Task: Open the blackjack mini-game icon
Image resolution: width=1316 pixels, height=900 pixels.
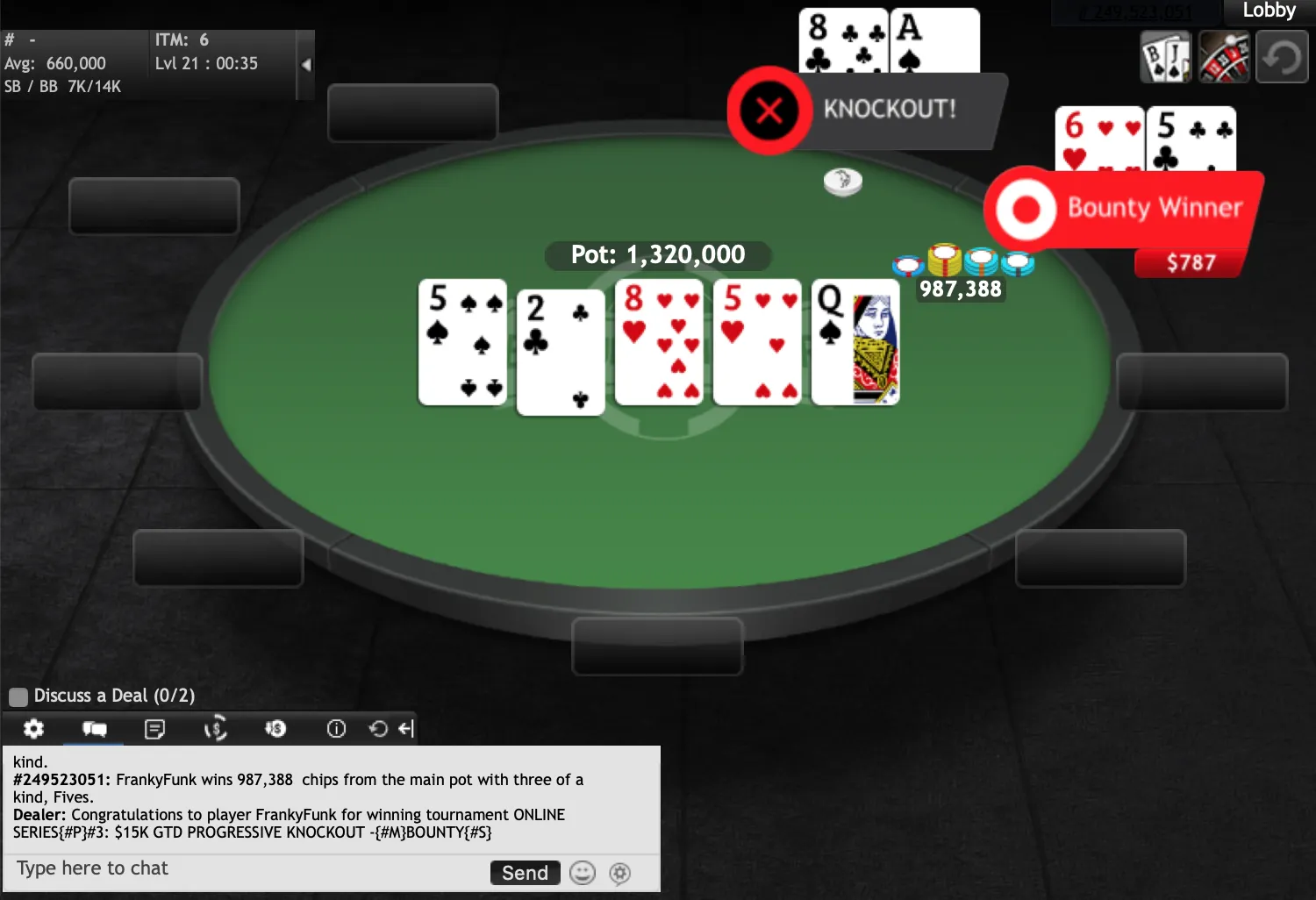Action: (1165, 58)
